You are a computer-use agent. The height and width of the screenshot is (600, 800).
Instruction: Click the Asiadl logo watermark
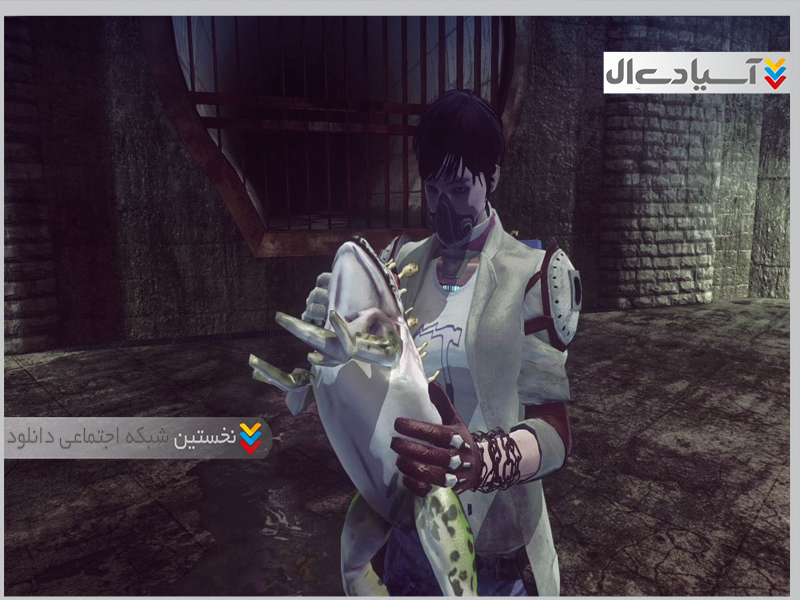tap(696, 73)
